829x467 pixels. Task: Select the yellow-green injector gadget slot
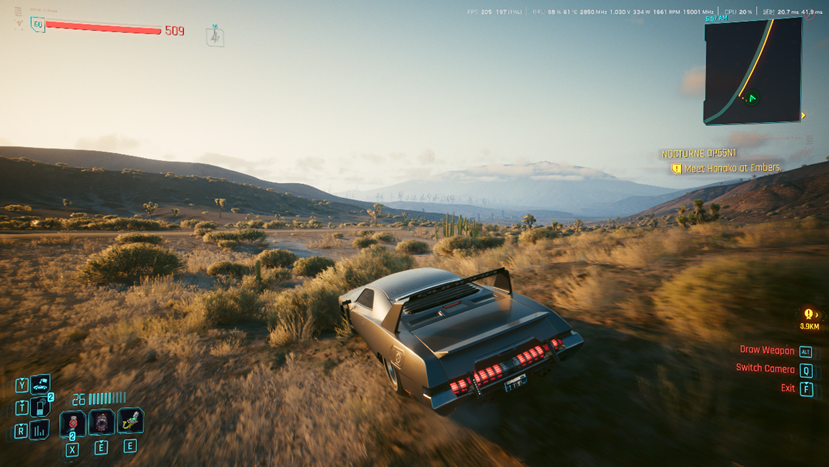(x=130, y=421)
